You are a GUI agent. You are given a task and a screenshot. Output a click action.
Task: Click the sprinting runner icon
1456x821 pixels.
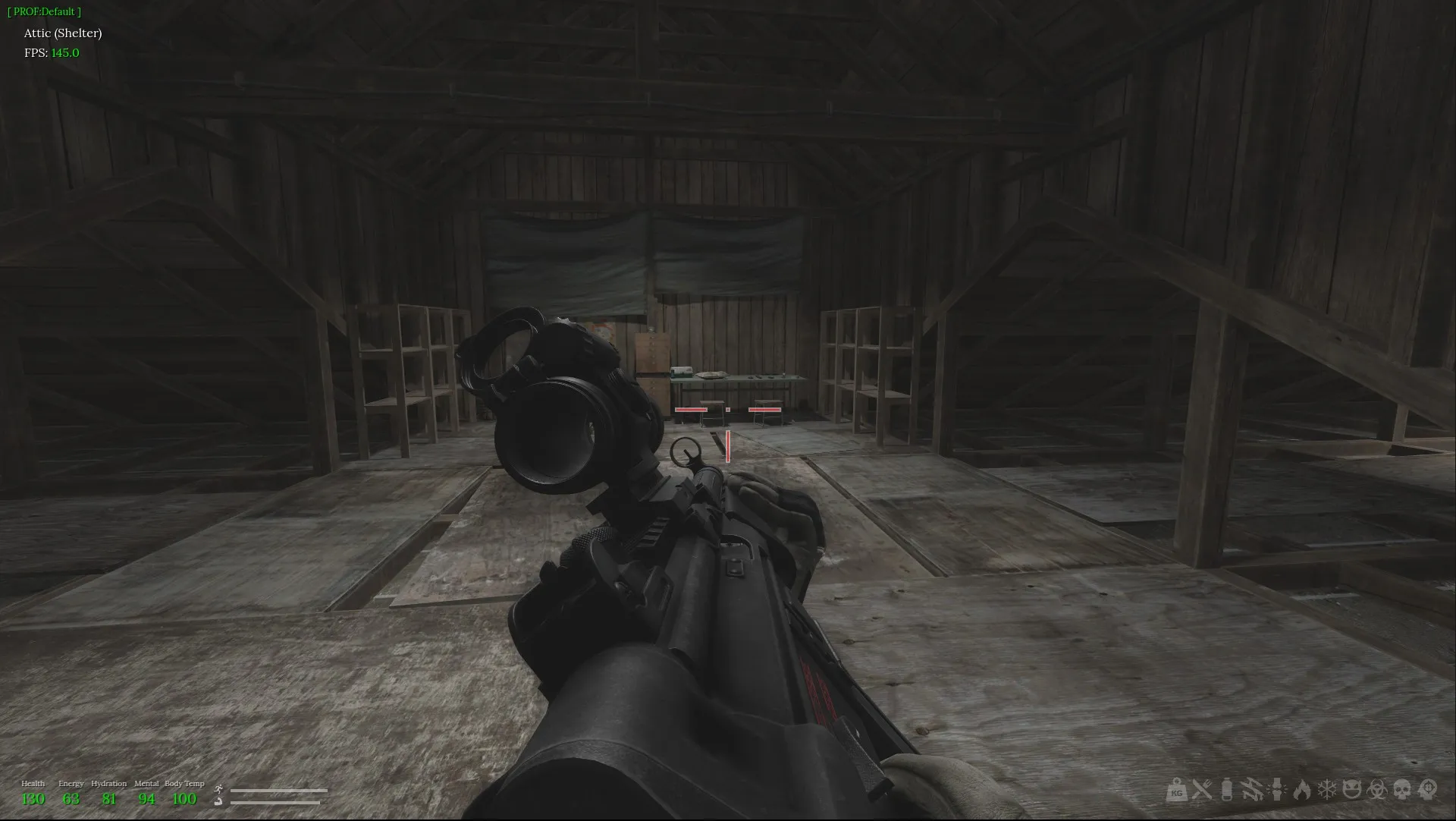[218, 790]
